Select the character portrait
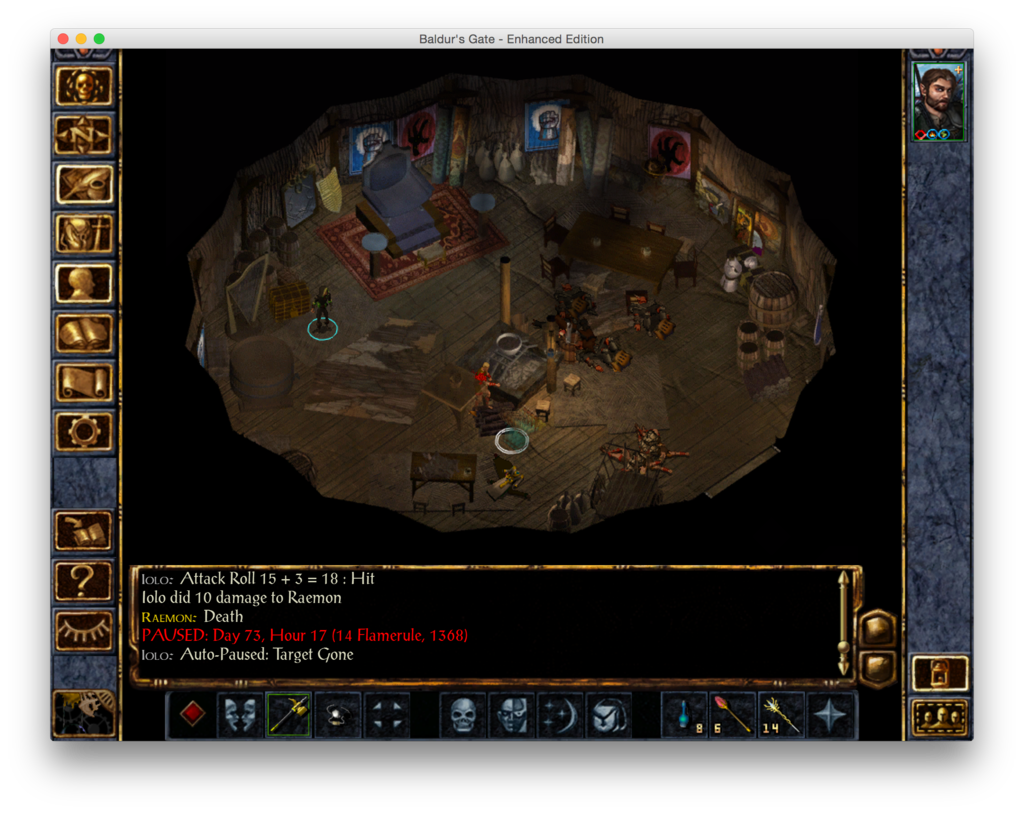 point(939,102)
